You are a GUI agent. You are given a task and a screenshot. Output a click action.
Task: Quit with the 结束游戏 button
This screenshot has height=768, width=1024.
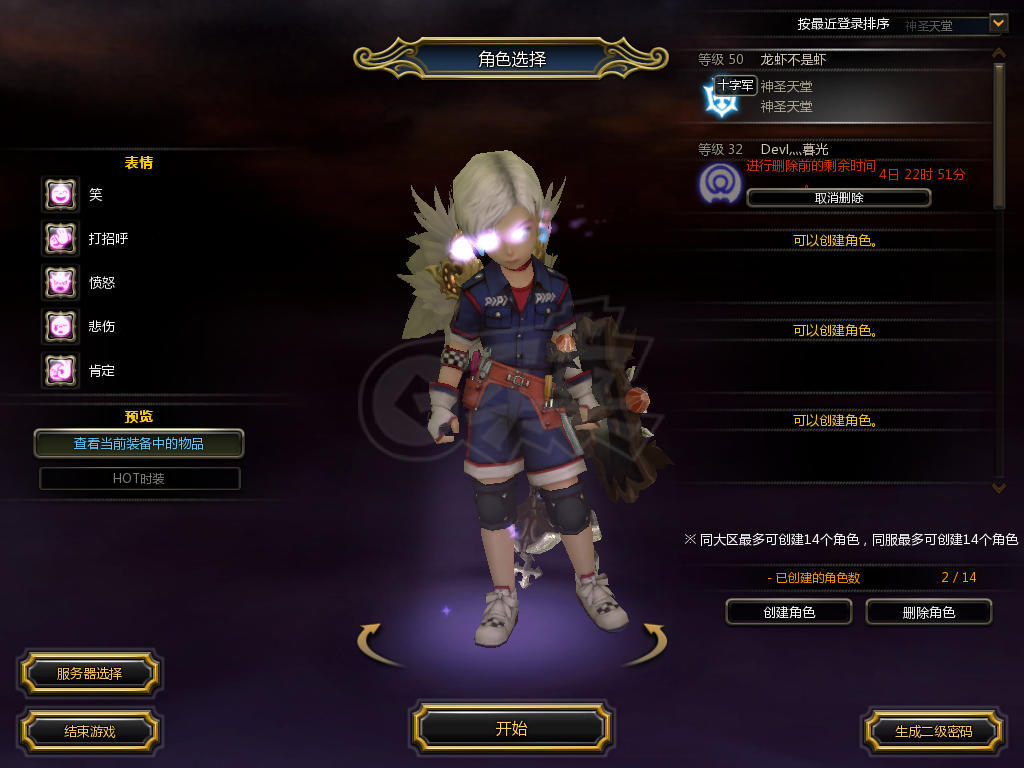pos(89,731)
